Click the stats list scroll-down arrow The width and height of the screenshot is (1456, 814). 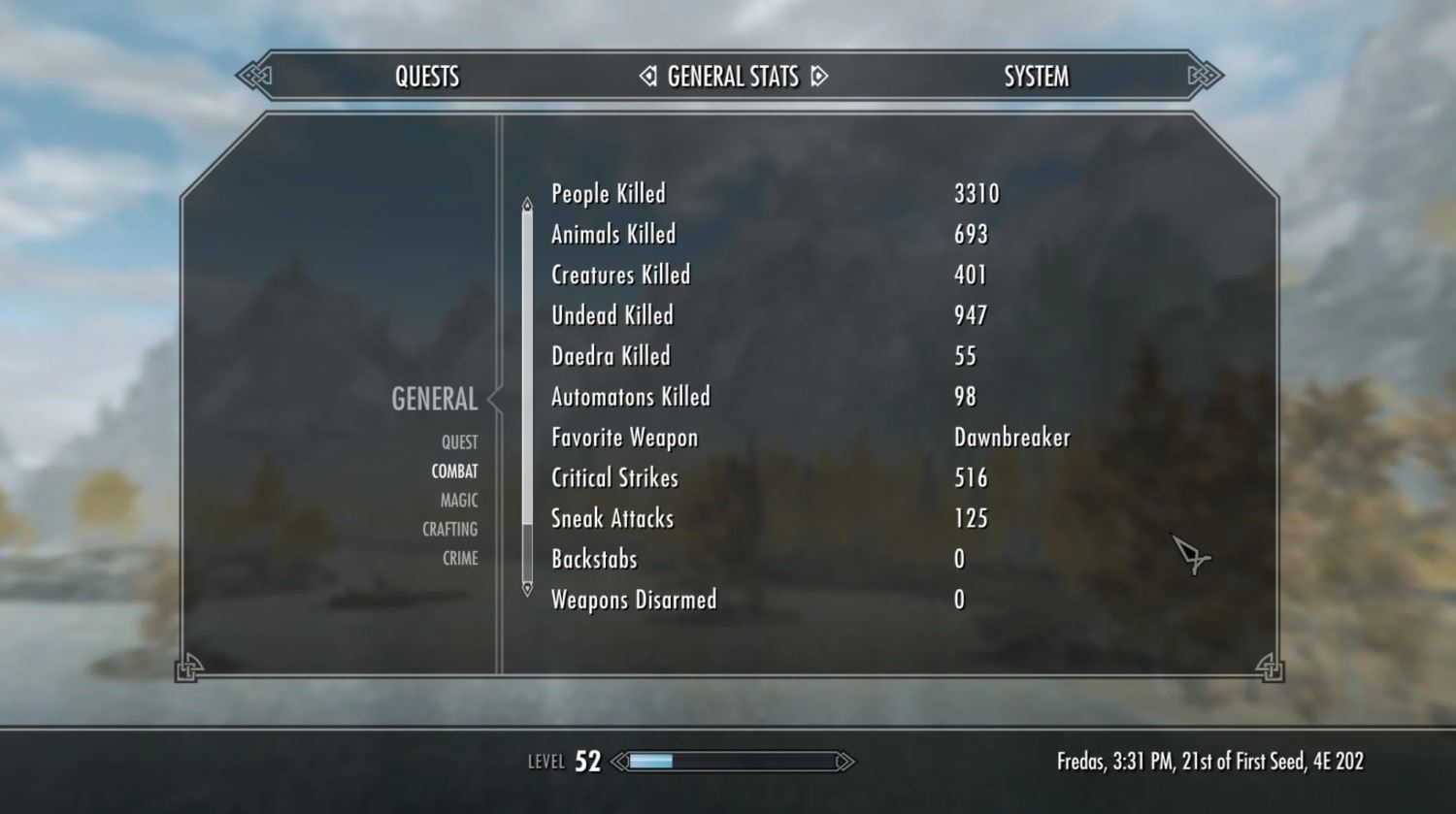click(x=527, y=589)
